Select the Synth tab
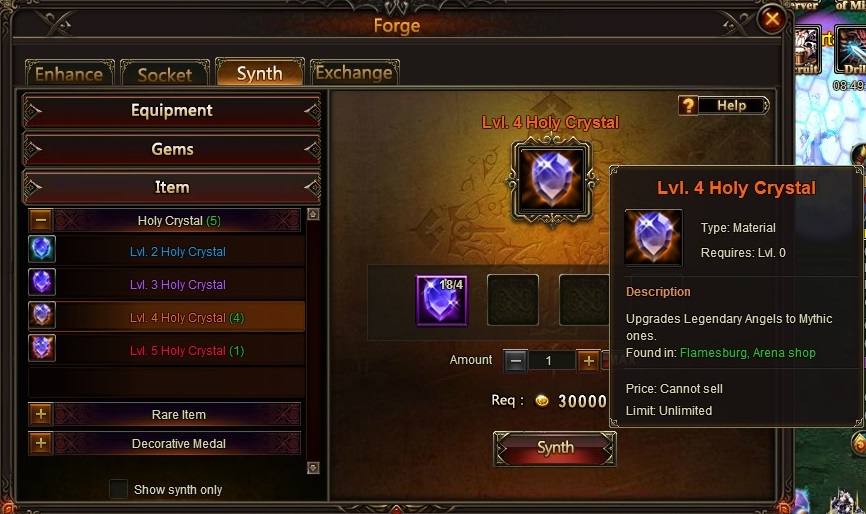 point(259,73)
